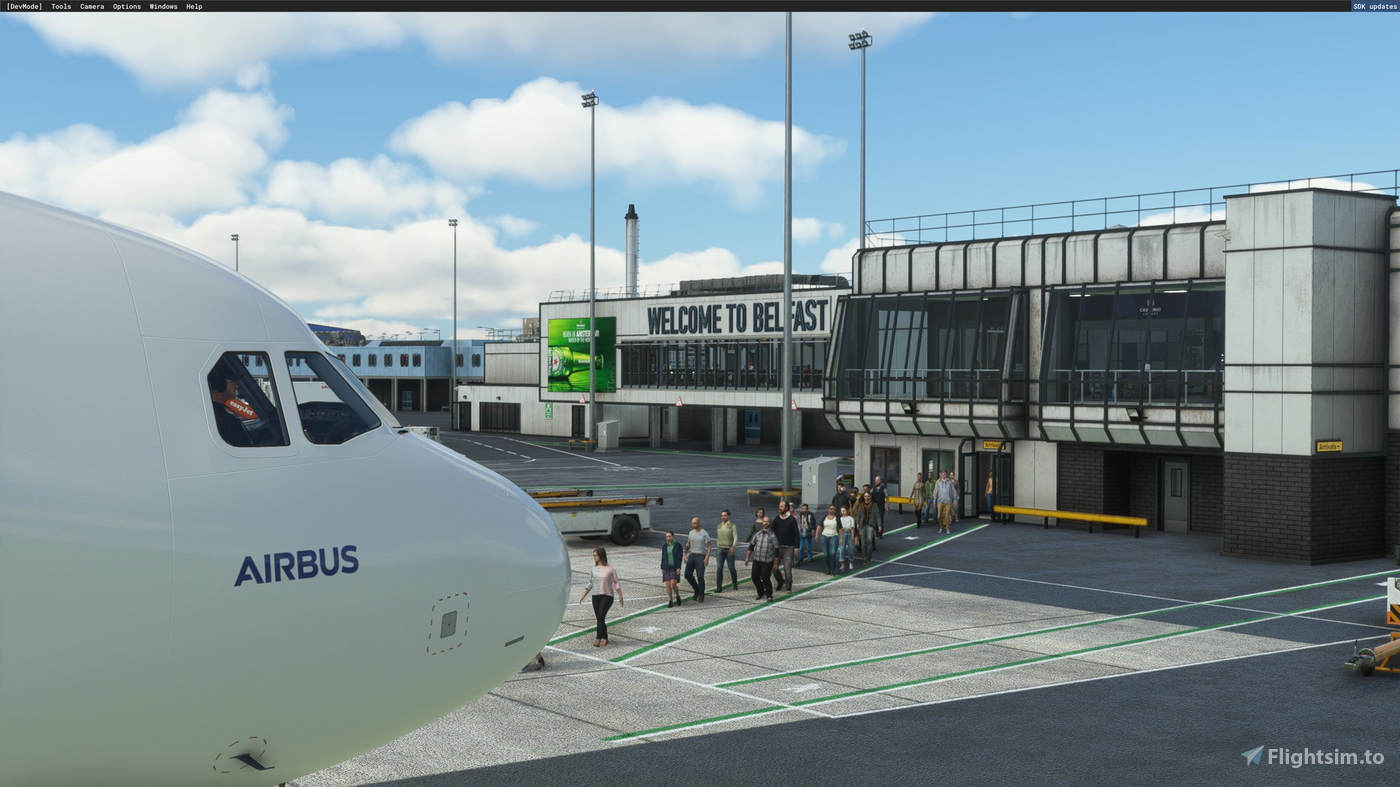Open the Tools menu
The width and height of the screenshot is (1400, 787).
tap(60, 5)
